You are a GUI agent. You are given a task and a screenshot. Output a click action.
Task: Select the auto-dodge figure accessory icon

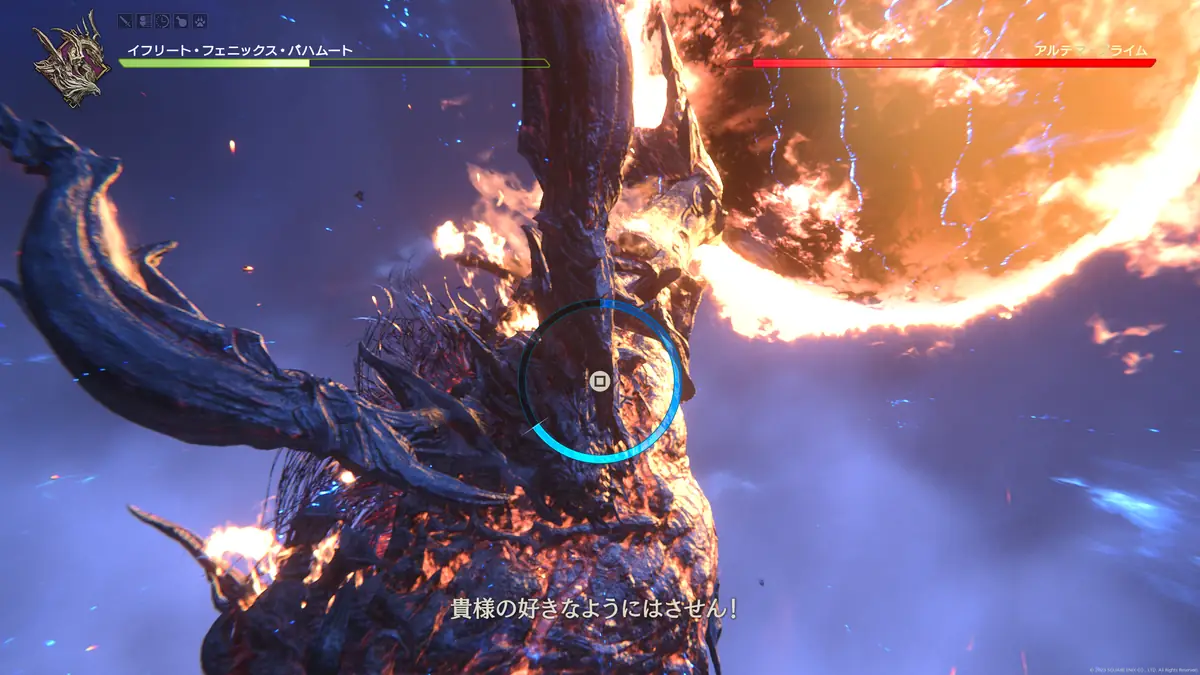144,20
